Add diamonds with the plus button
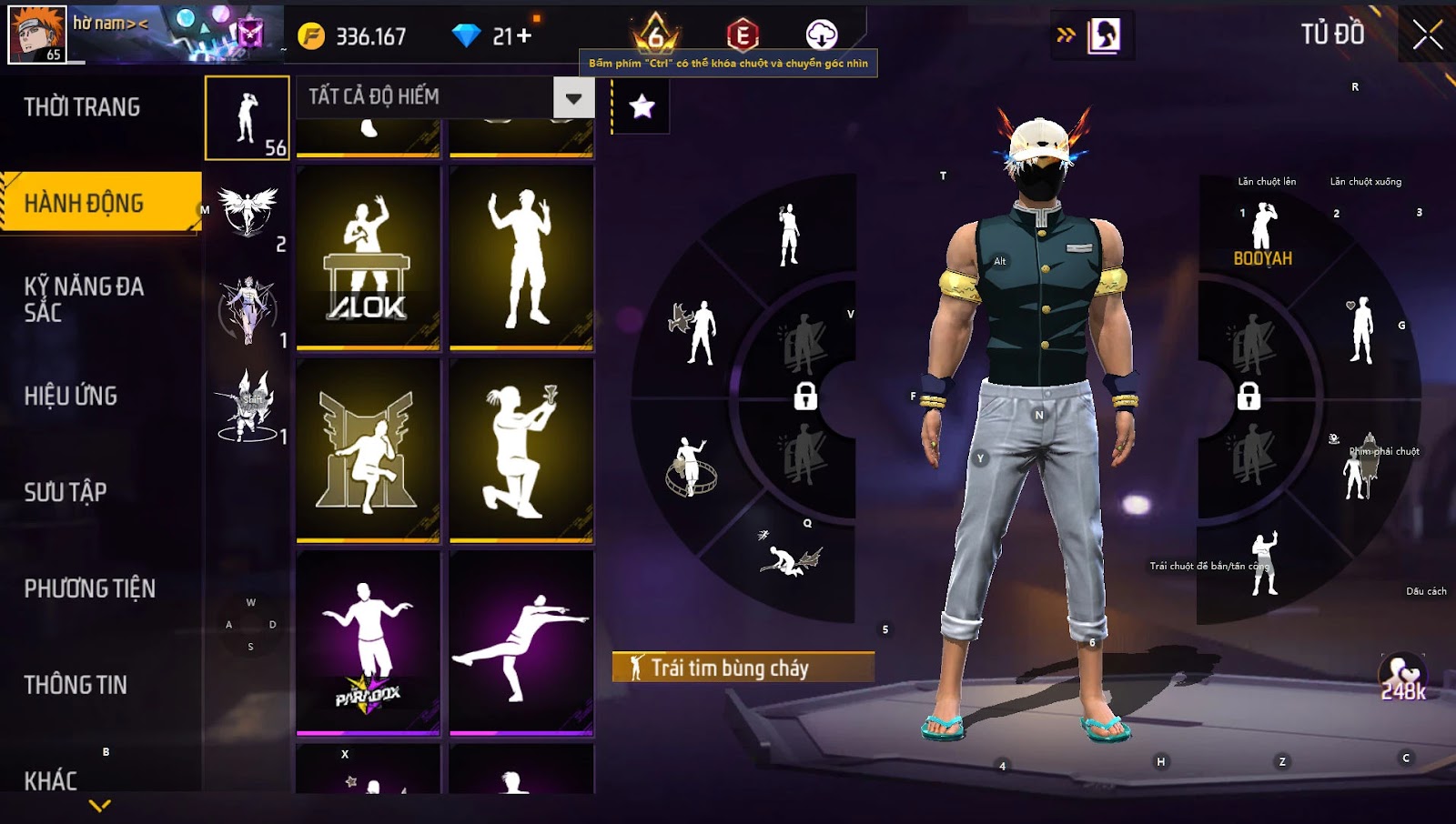This screenshot has height=824, width=1456. pyautogui.click(x=523, y=36)
